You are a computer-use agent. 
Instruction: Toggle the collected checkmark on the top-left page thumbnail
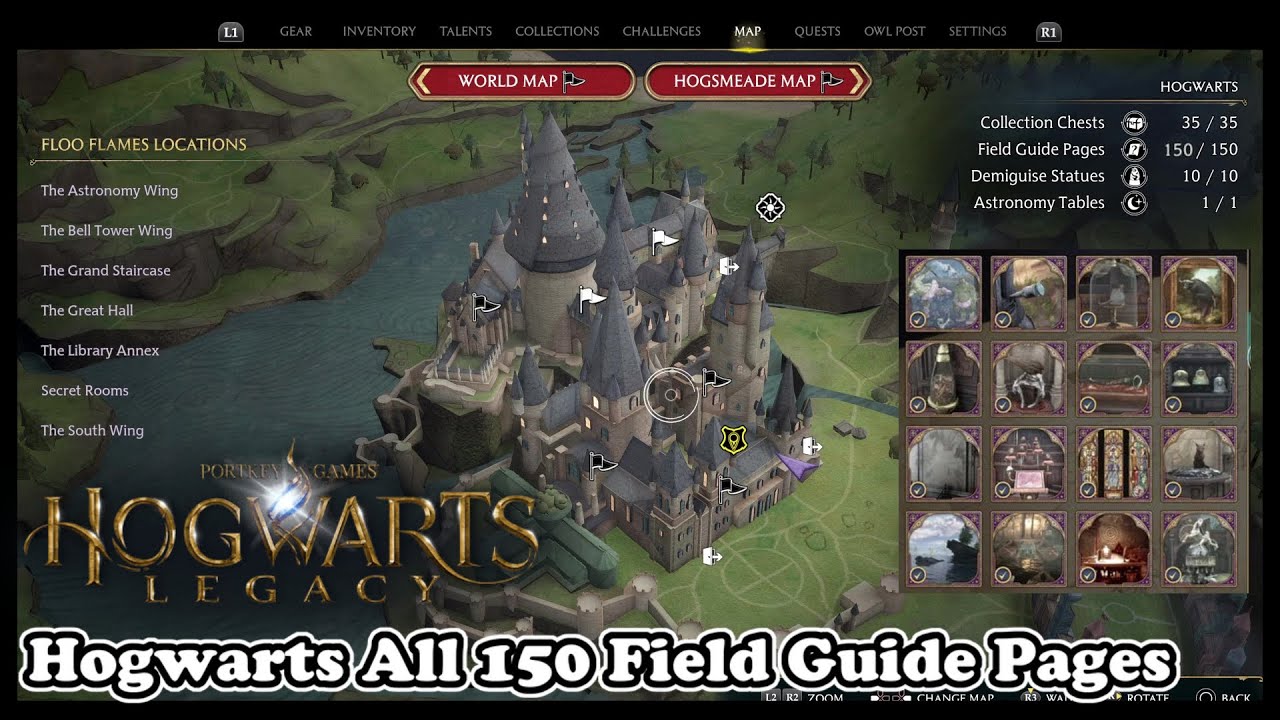click(919, 320)
